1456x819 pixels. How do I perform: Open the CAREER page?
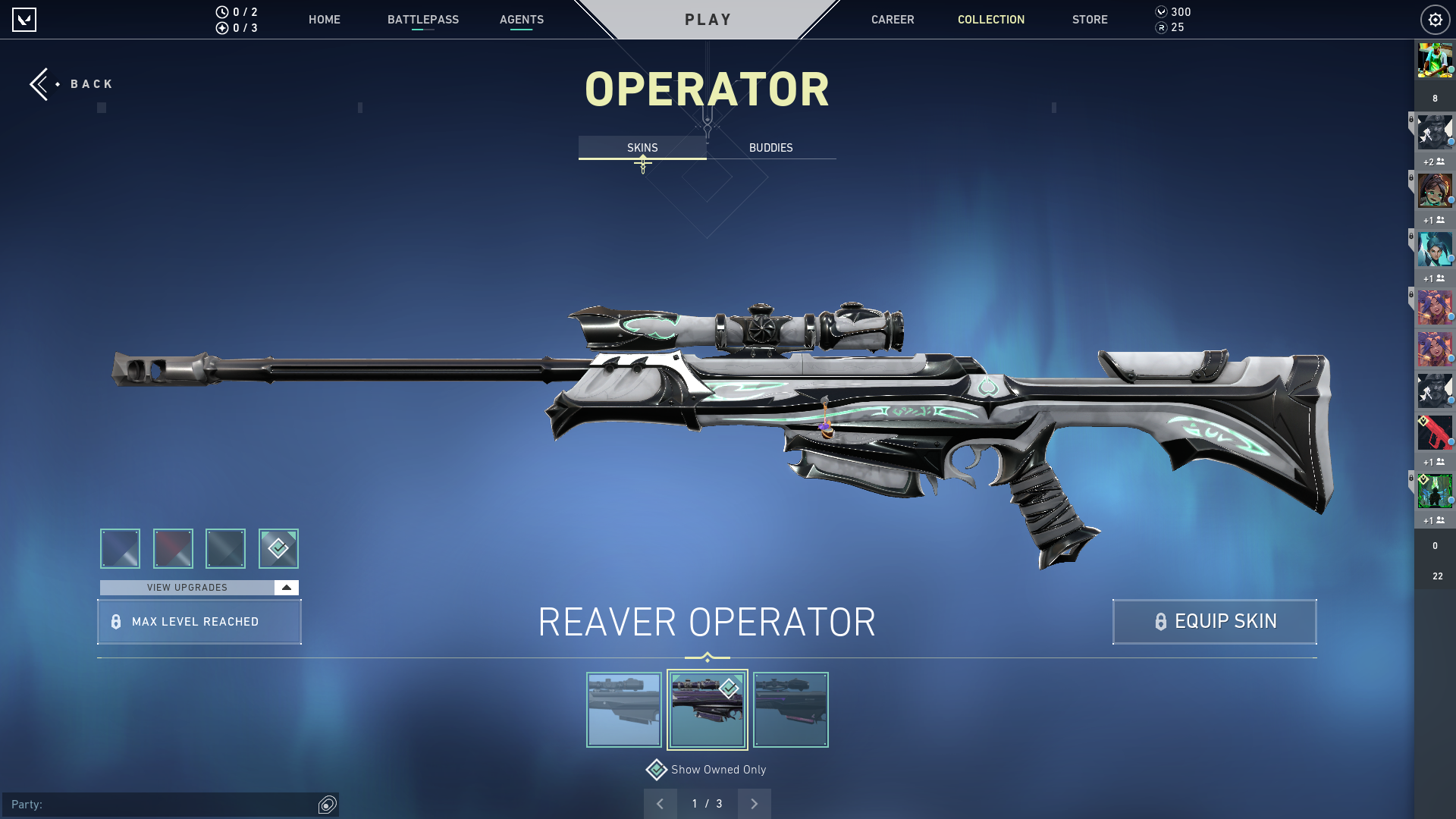point(893,20)
